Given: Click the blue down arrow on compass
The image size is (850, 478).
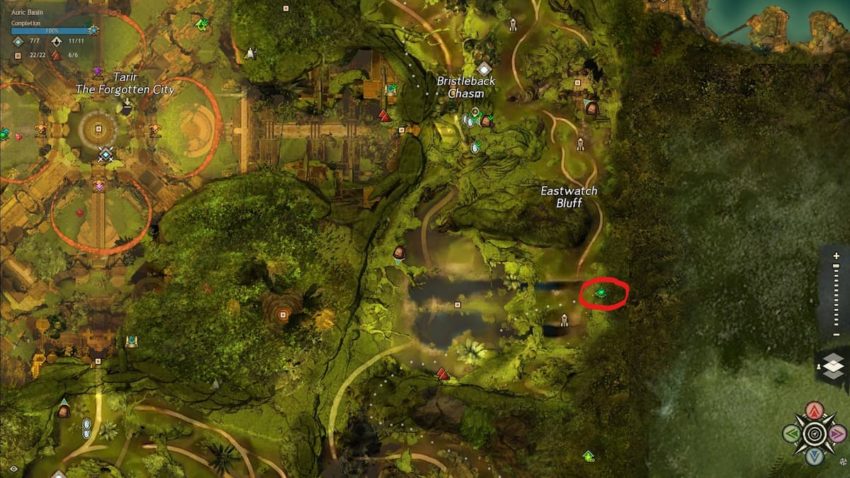Looking at the screenshot, I should tap(814, 457).
